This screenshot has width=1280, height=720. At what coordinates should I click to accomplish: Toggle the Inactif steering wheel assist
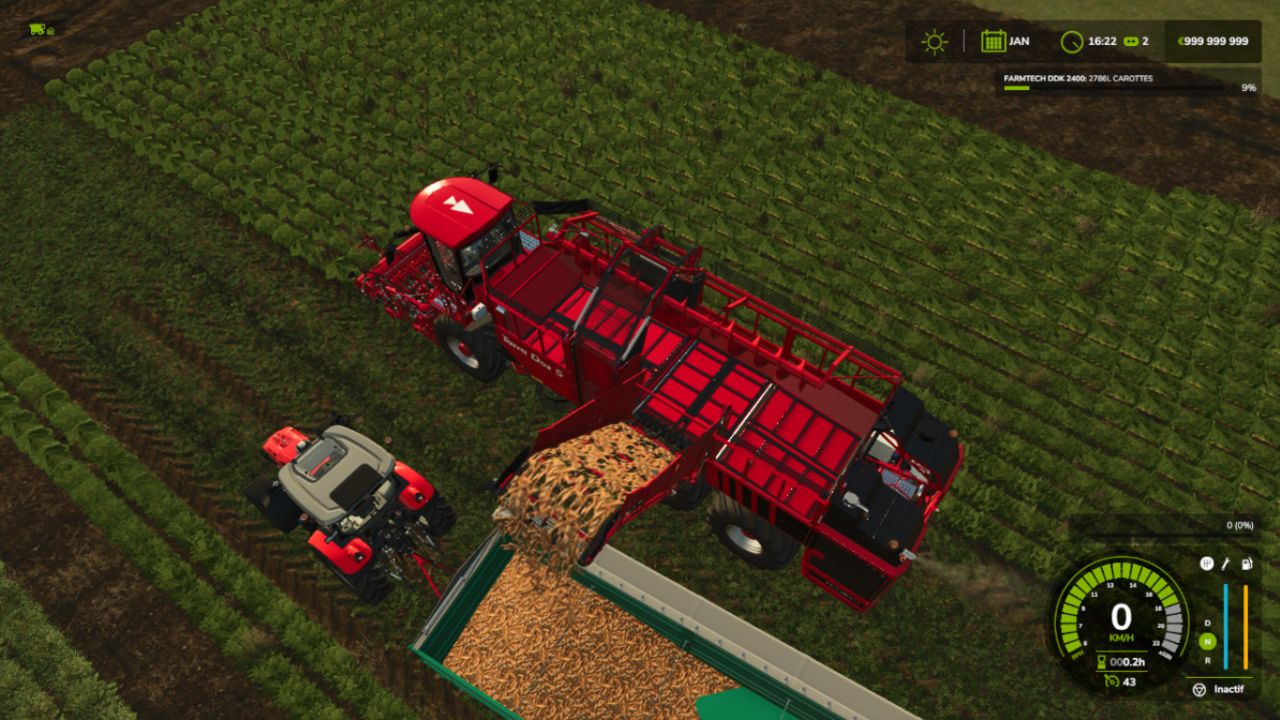pos(1198,689)
